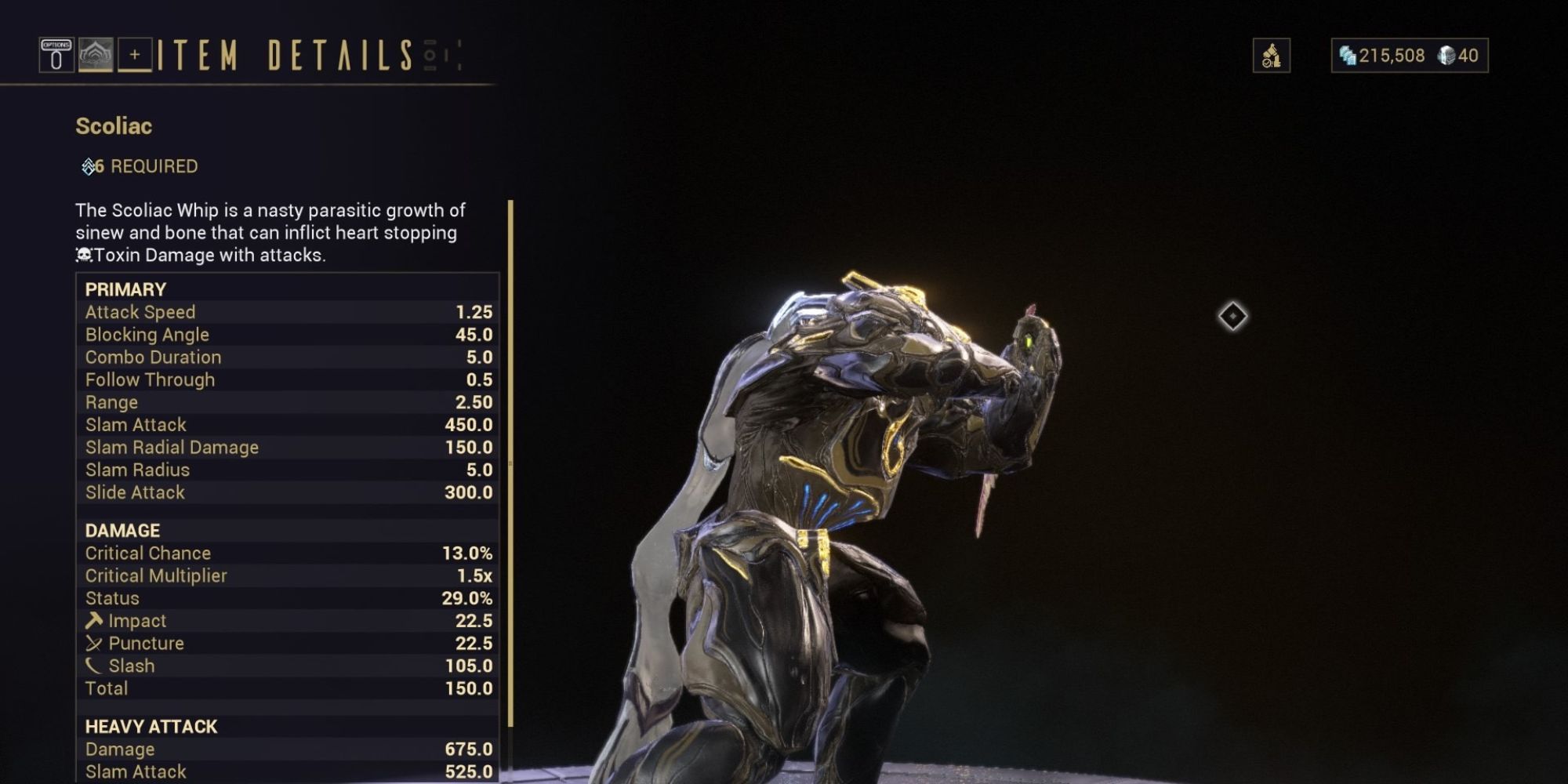Click the Scoliac weapon name

114,126
